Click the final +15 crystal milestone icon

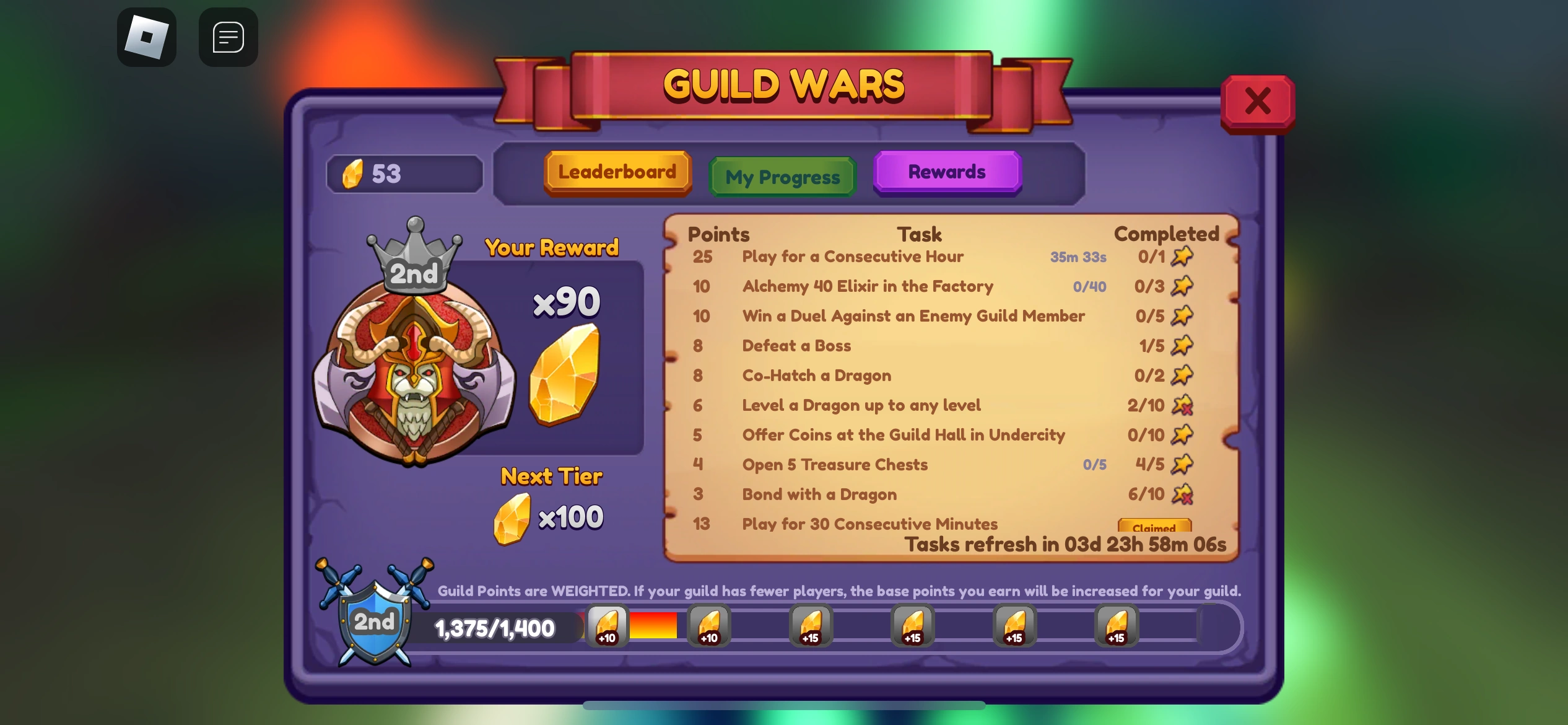[x=1115, y=626]
